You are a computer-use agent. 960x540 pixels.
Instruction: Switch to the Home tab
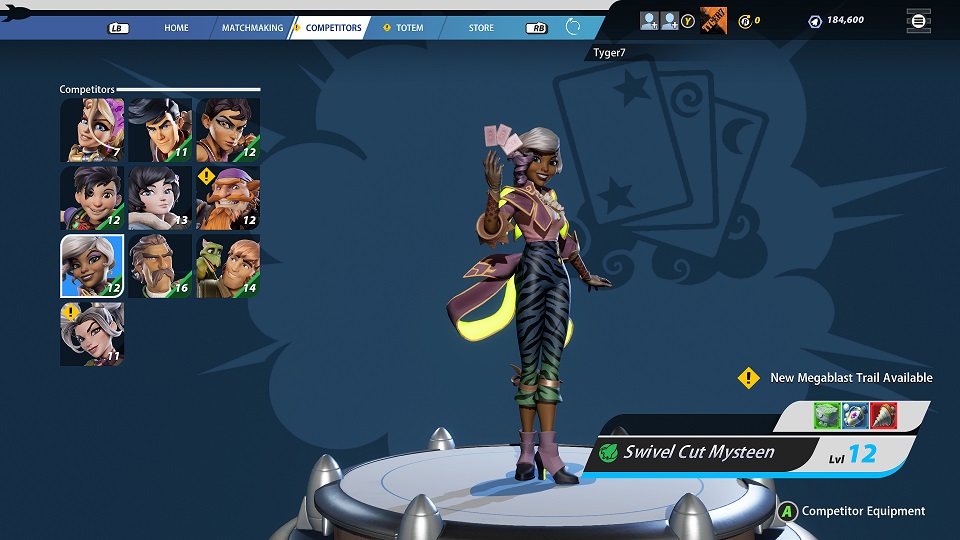tap(176, 28)
